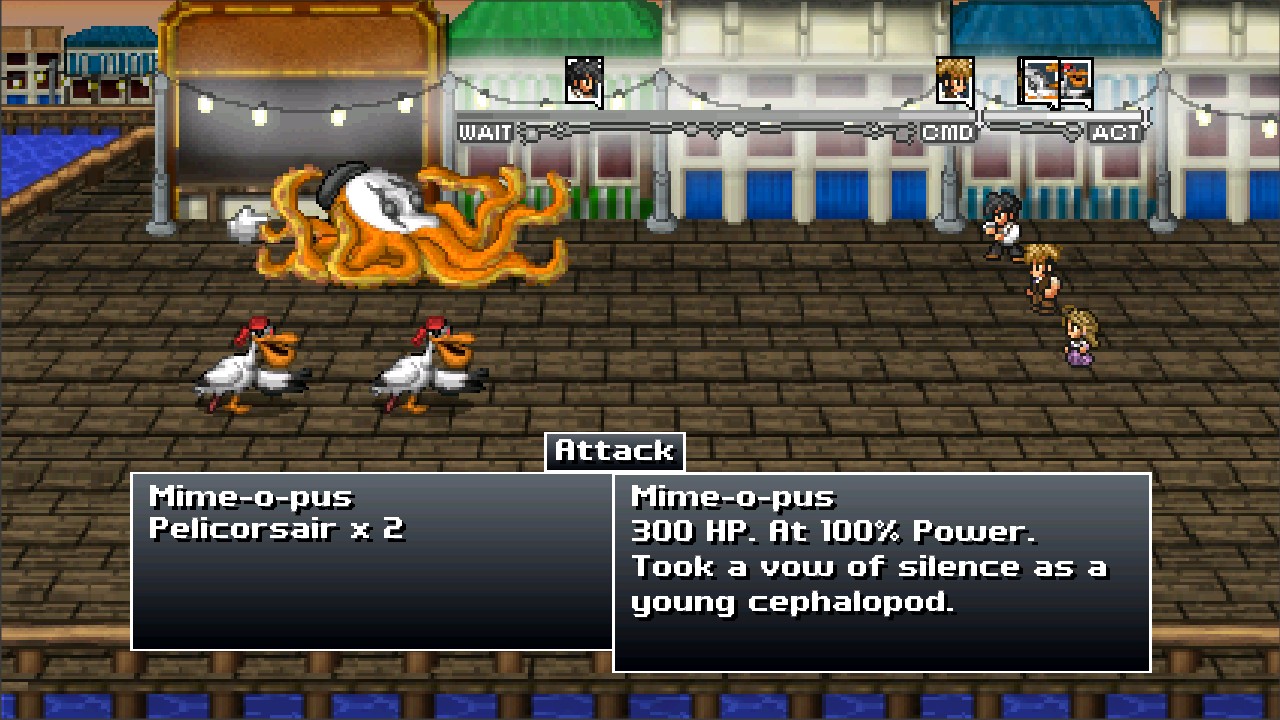Screen dimensions: 1280x720
Task: Click the WAIT label on the battle bar
Action: click(x=484, y=130)
